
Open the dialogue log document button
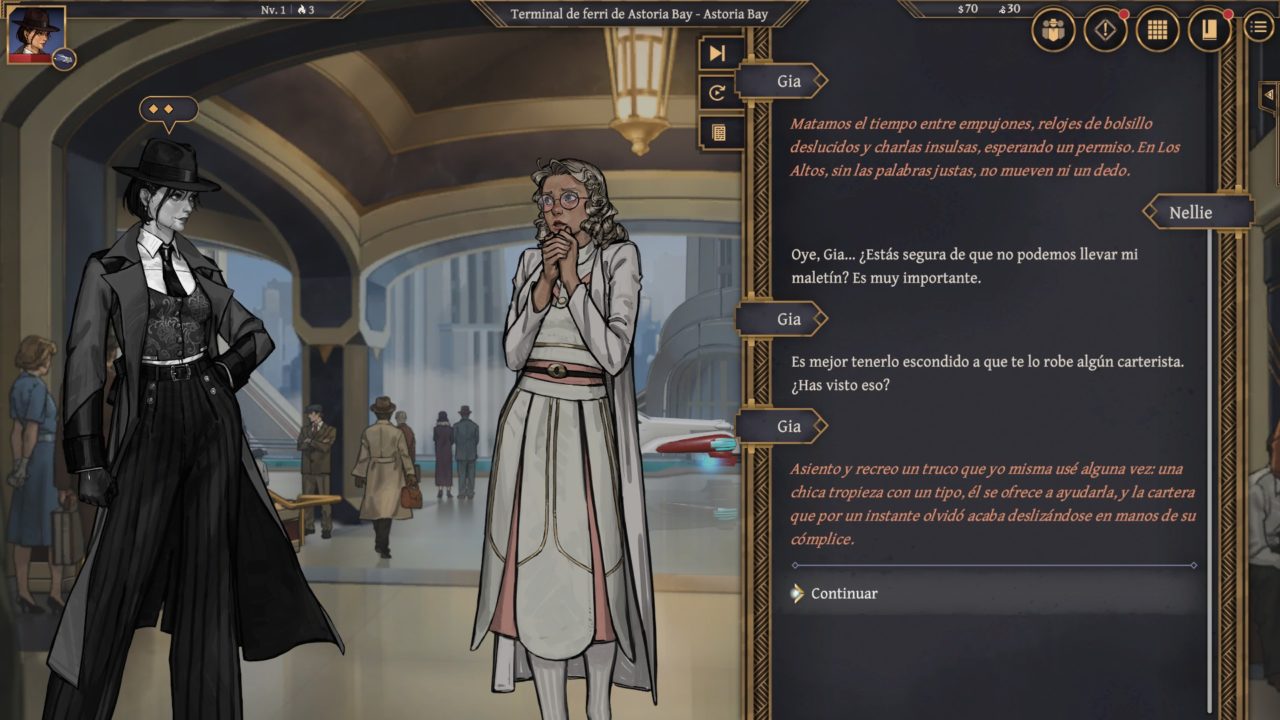point(718,132)
